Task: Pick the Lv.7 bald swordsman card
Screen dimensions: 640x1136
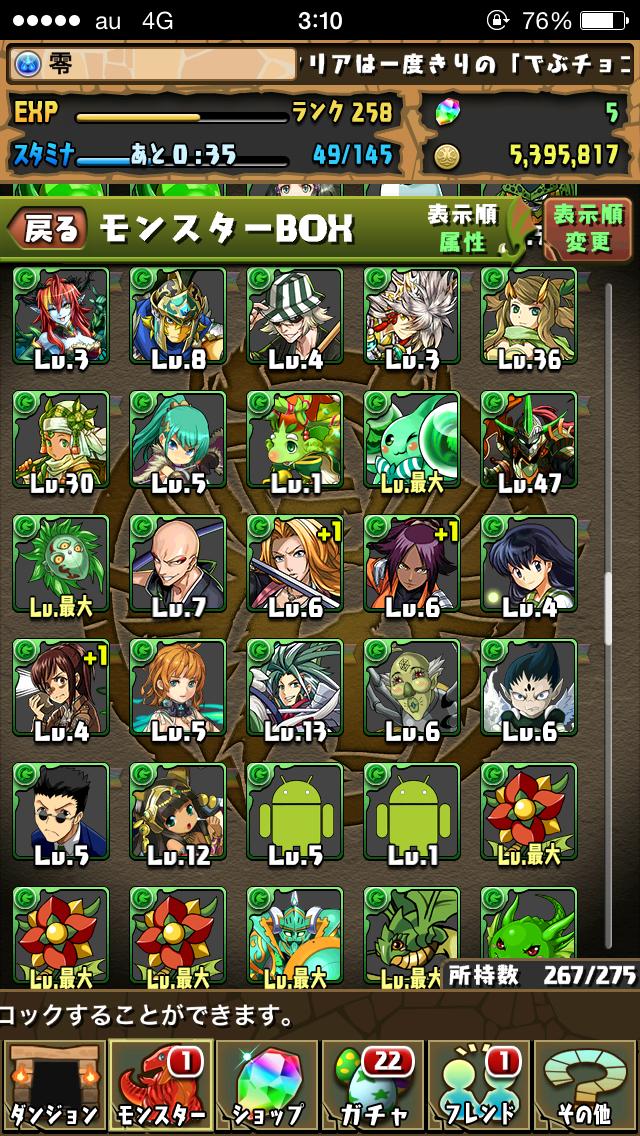Action: click(178, 564)
